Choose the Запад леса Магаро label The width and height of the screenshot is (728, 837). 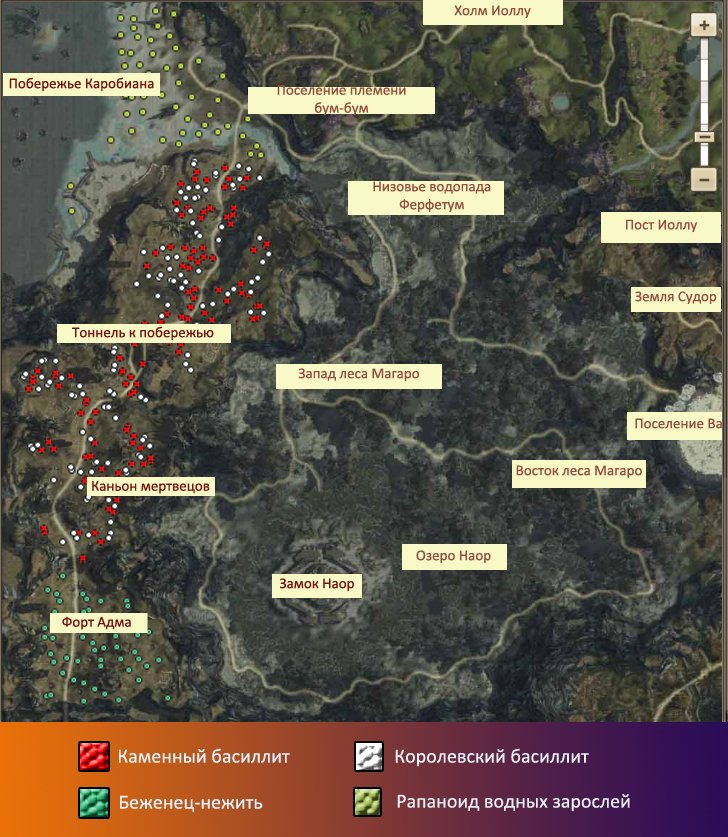[359, 376]
